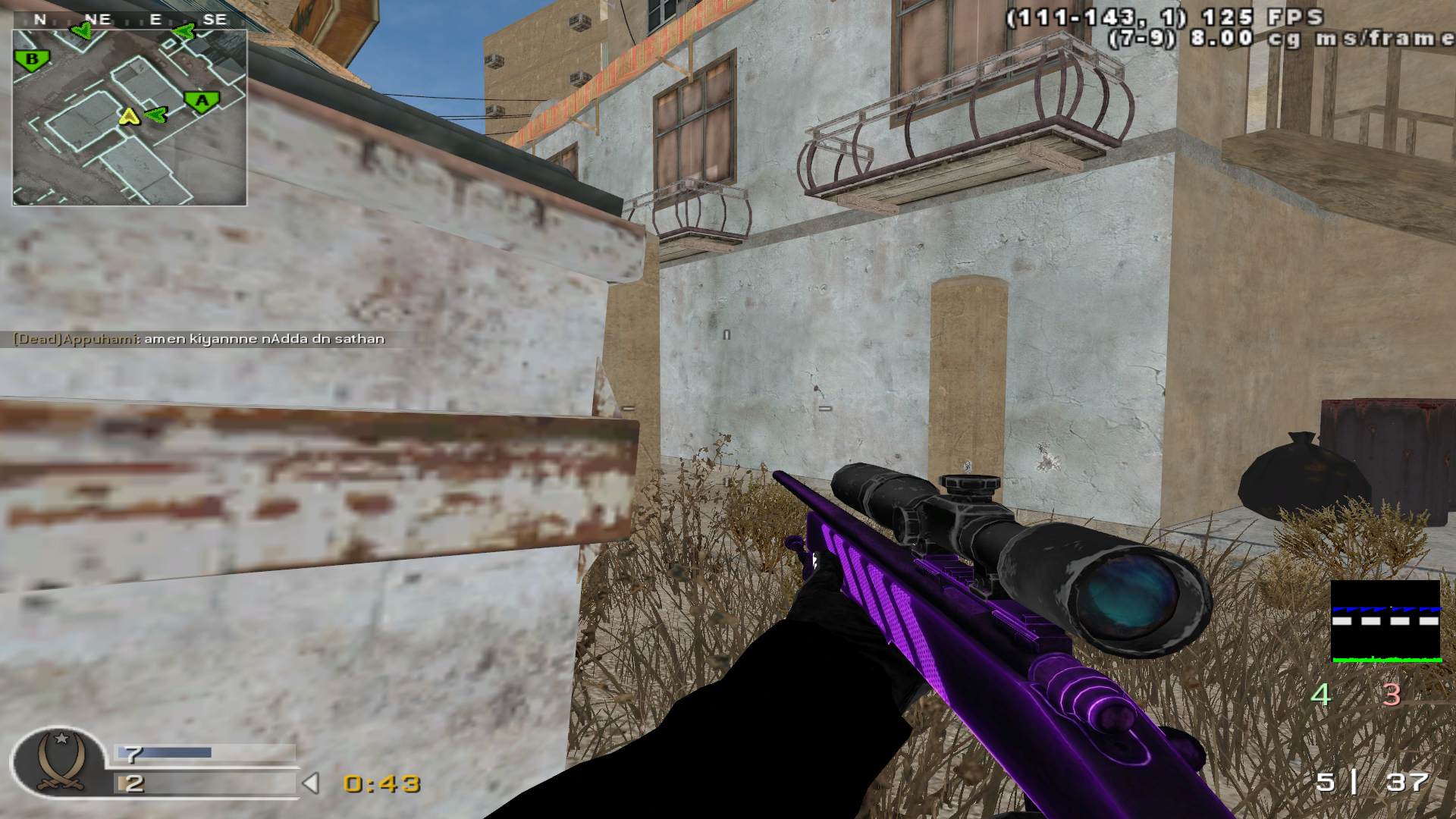Click the lagometer network graph
This screenshot has width=1456, height=819.
pos(1385,622)
